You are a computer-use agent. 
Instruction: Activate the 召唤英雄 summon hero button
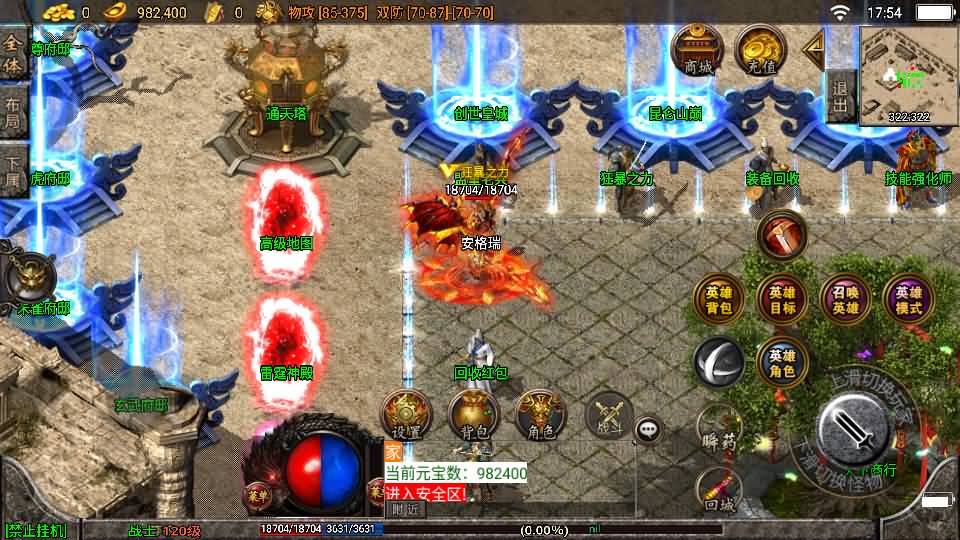[x=845, y=300]
